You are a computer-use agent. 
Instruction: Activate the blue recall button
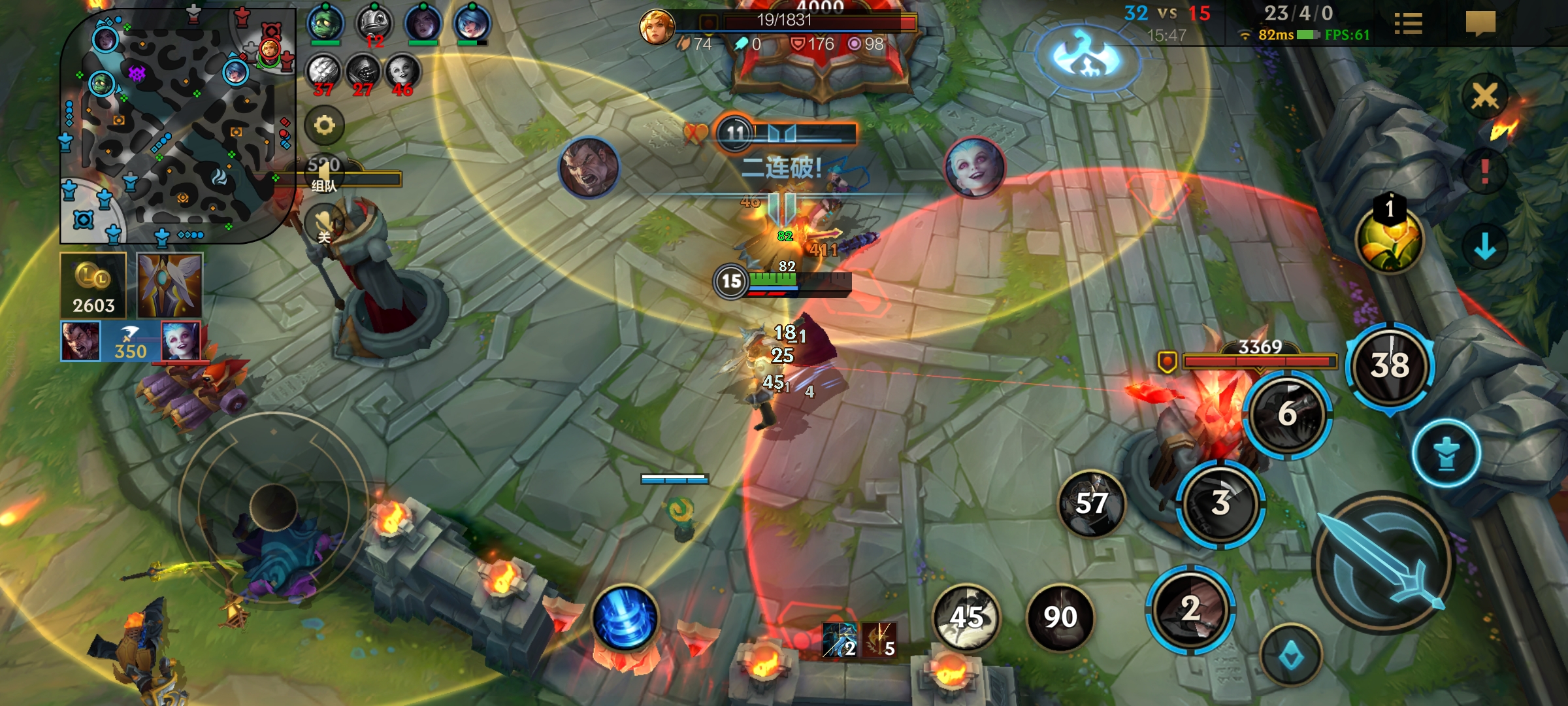[x=625, y=618]
